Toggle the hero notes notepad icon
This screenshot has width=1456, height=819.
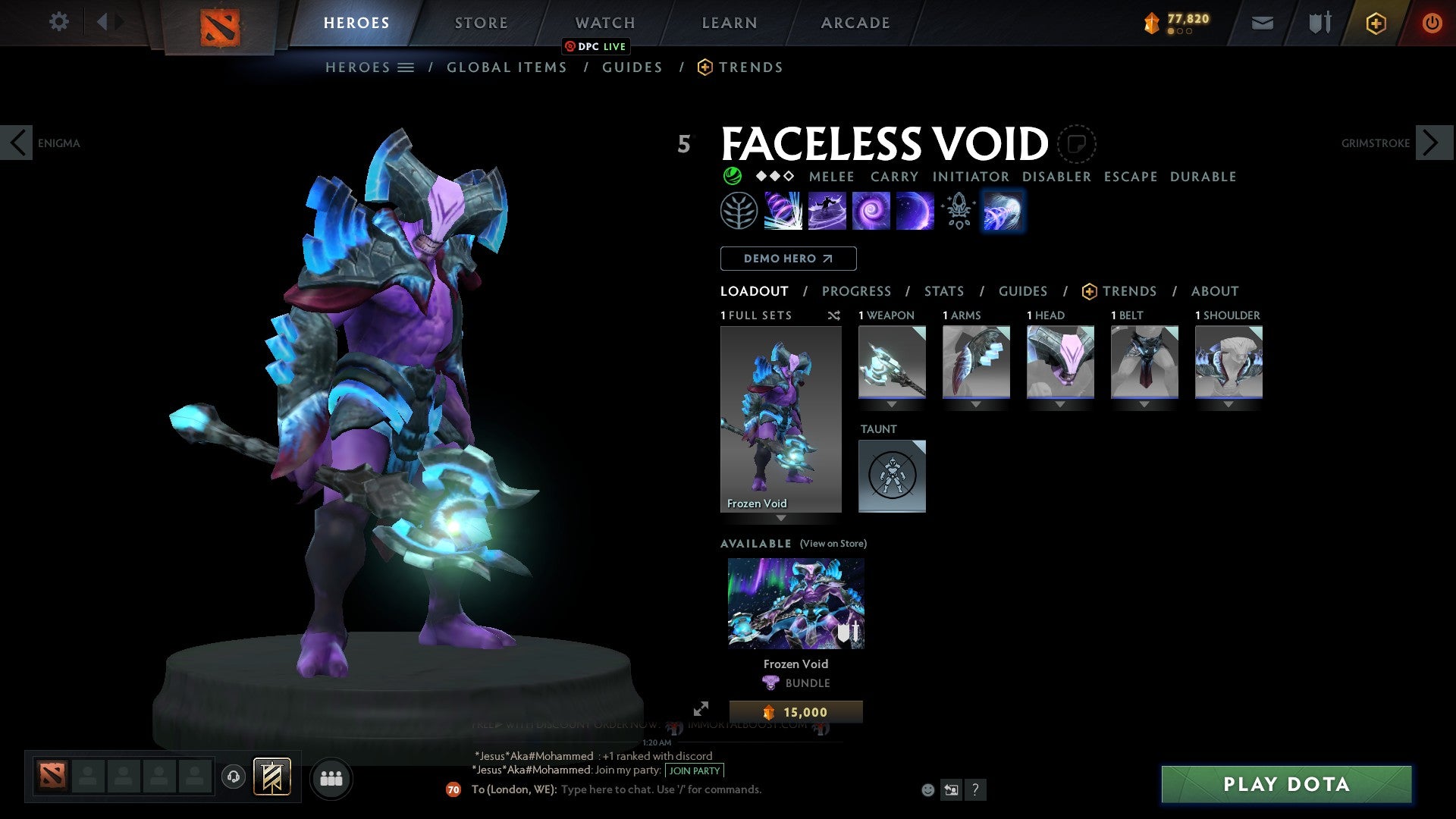tap(1076, 144)
